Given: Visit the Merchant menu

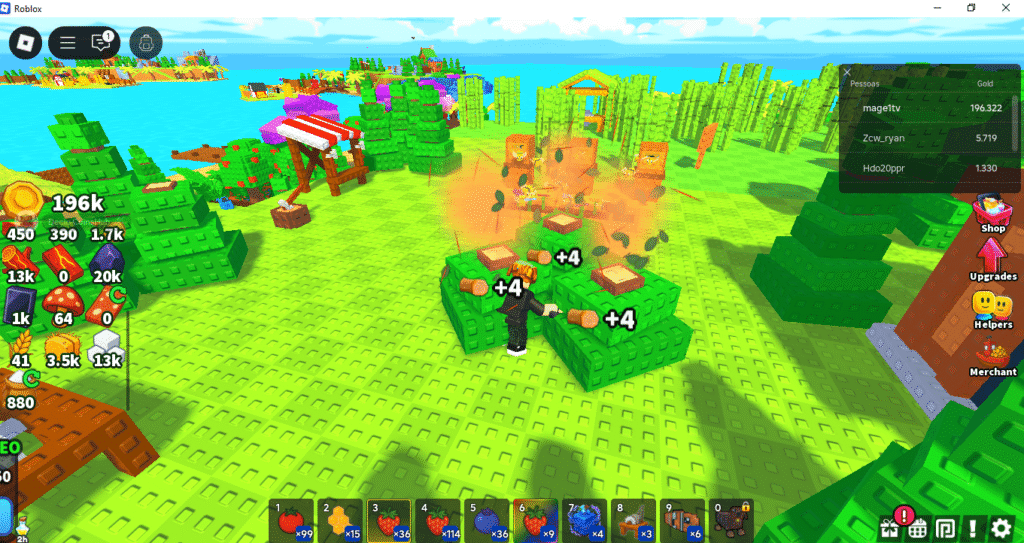Looking at the screenshot, I should coord(992,357).
